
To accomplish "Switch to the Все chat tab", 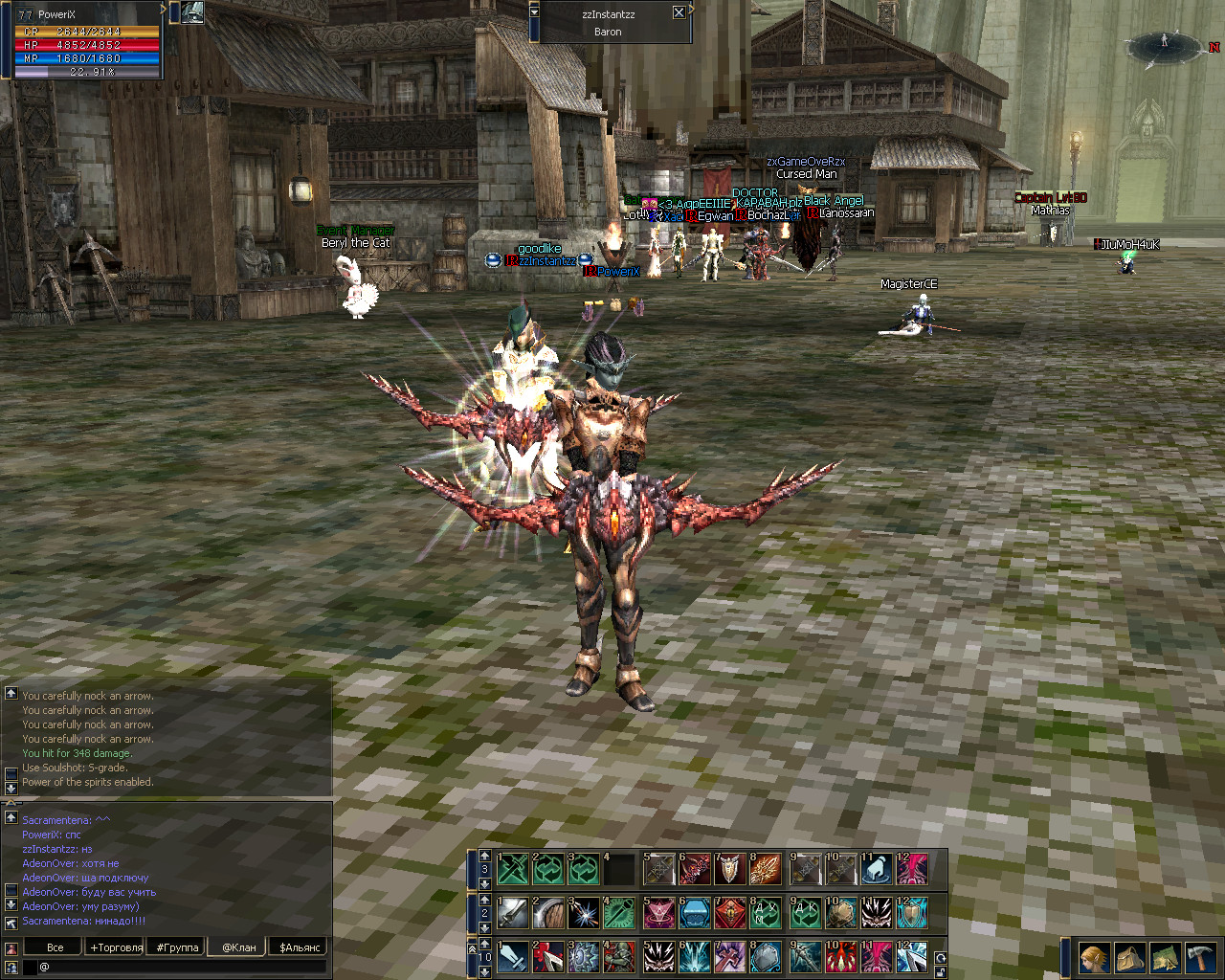I will (56, 947).
